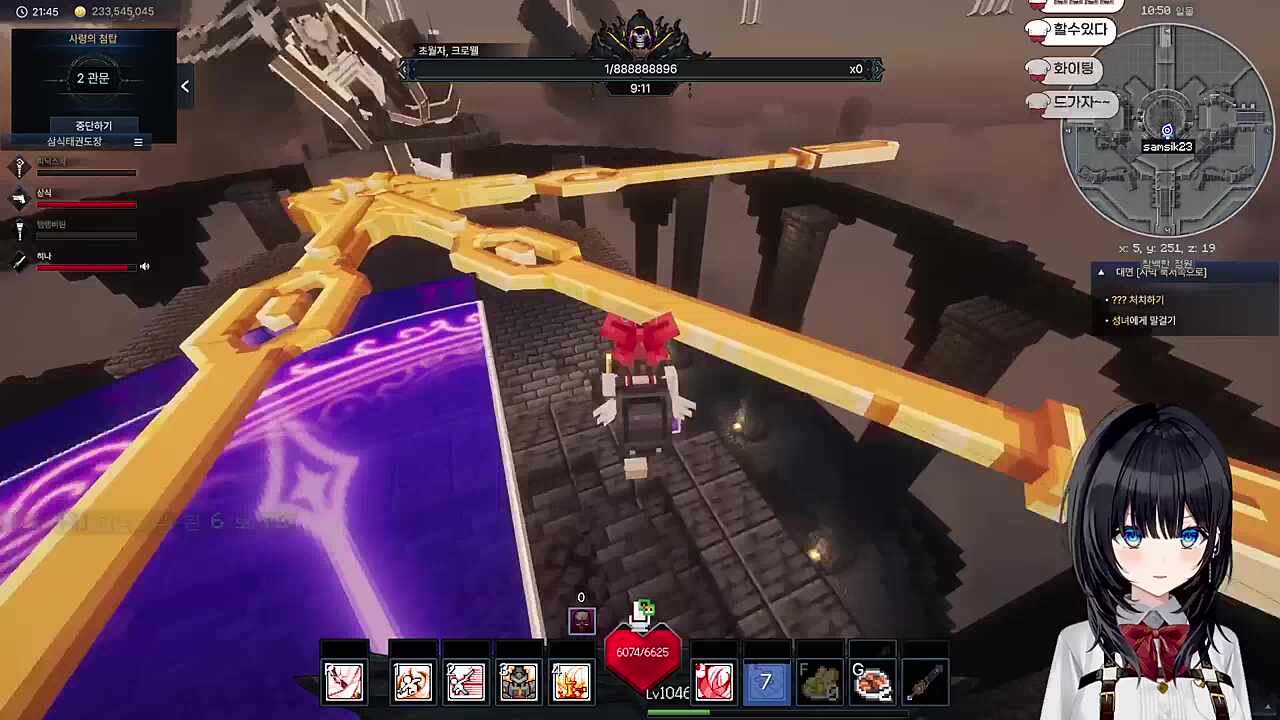This screenshot has width=1280, height=720.
Task: Select the dark sword weapon slot
Action: click(x=925, y=682)
